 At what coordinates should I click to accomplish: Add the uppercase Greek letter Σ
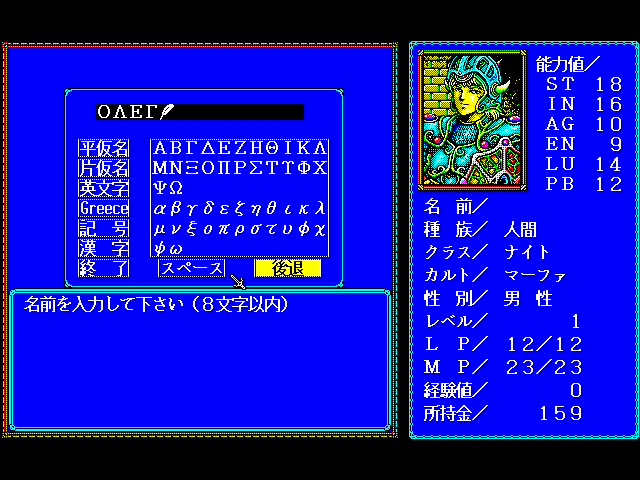[x=255, y=168]
